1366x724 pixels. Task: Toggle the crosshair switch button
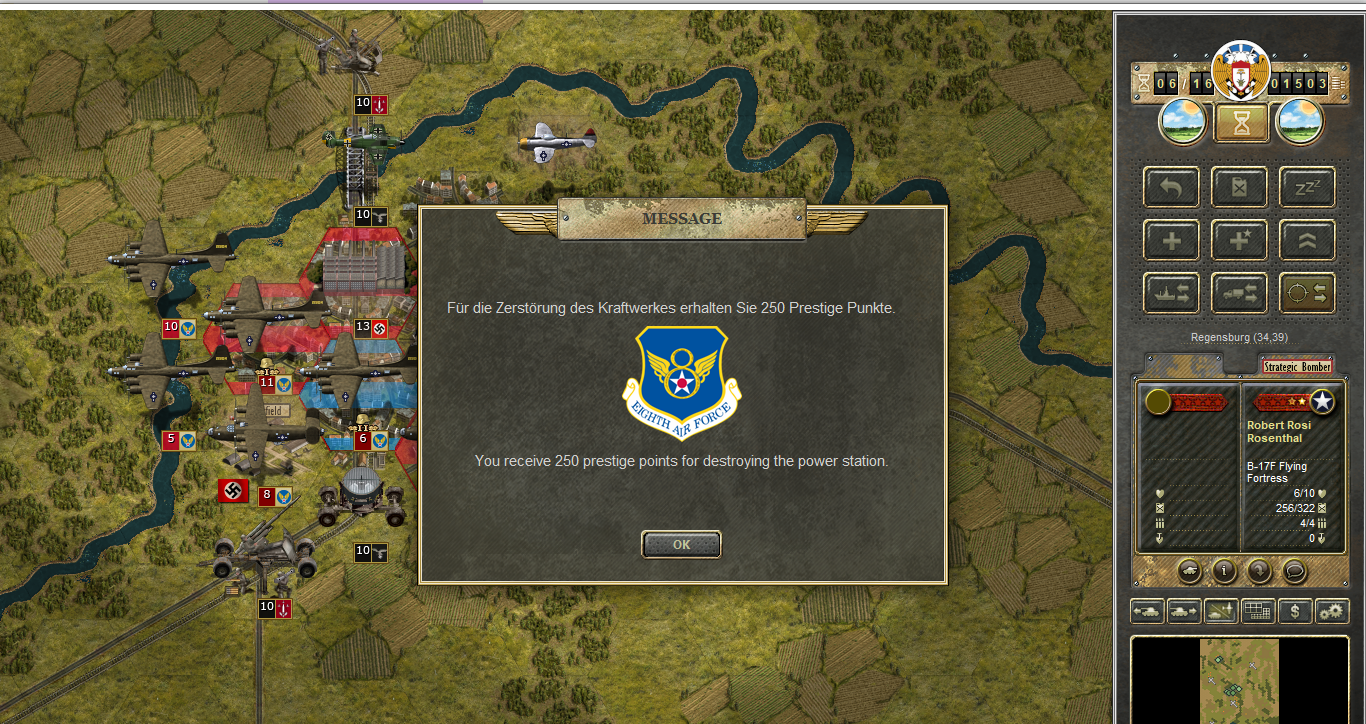tap(1307, 293)
